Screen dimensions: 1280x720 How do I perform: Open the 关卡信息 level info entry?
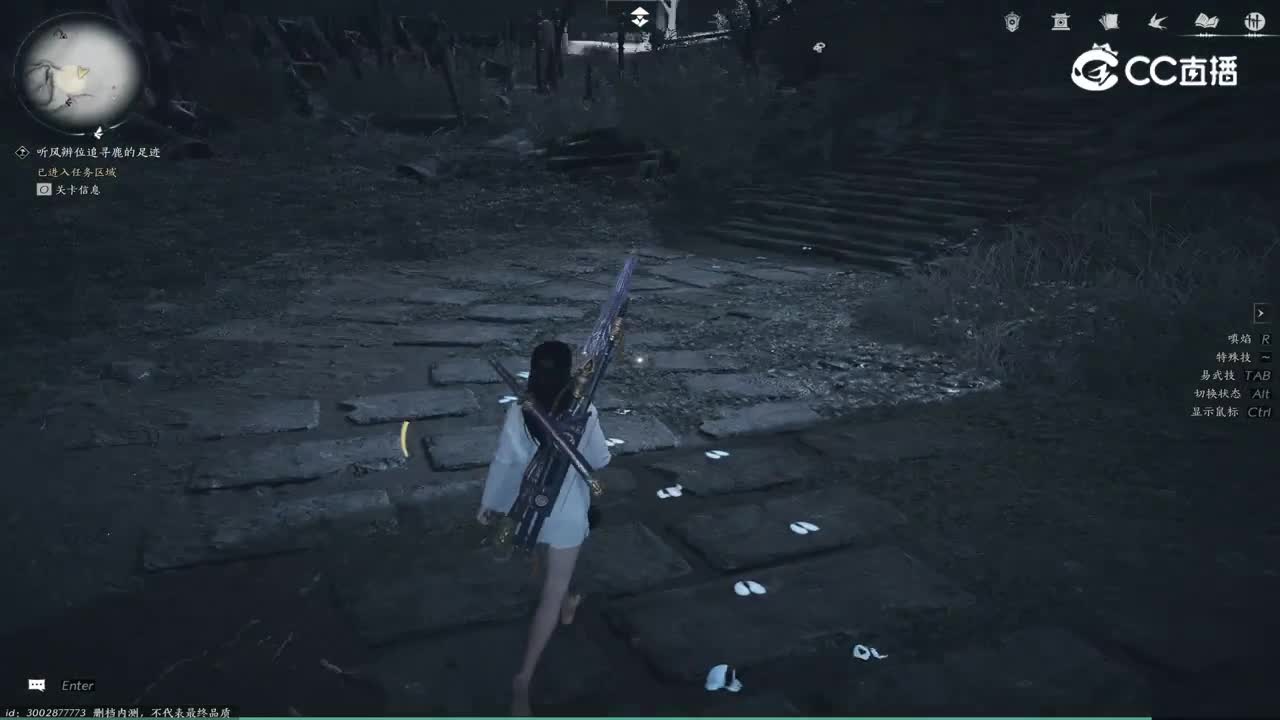[67, 189]
